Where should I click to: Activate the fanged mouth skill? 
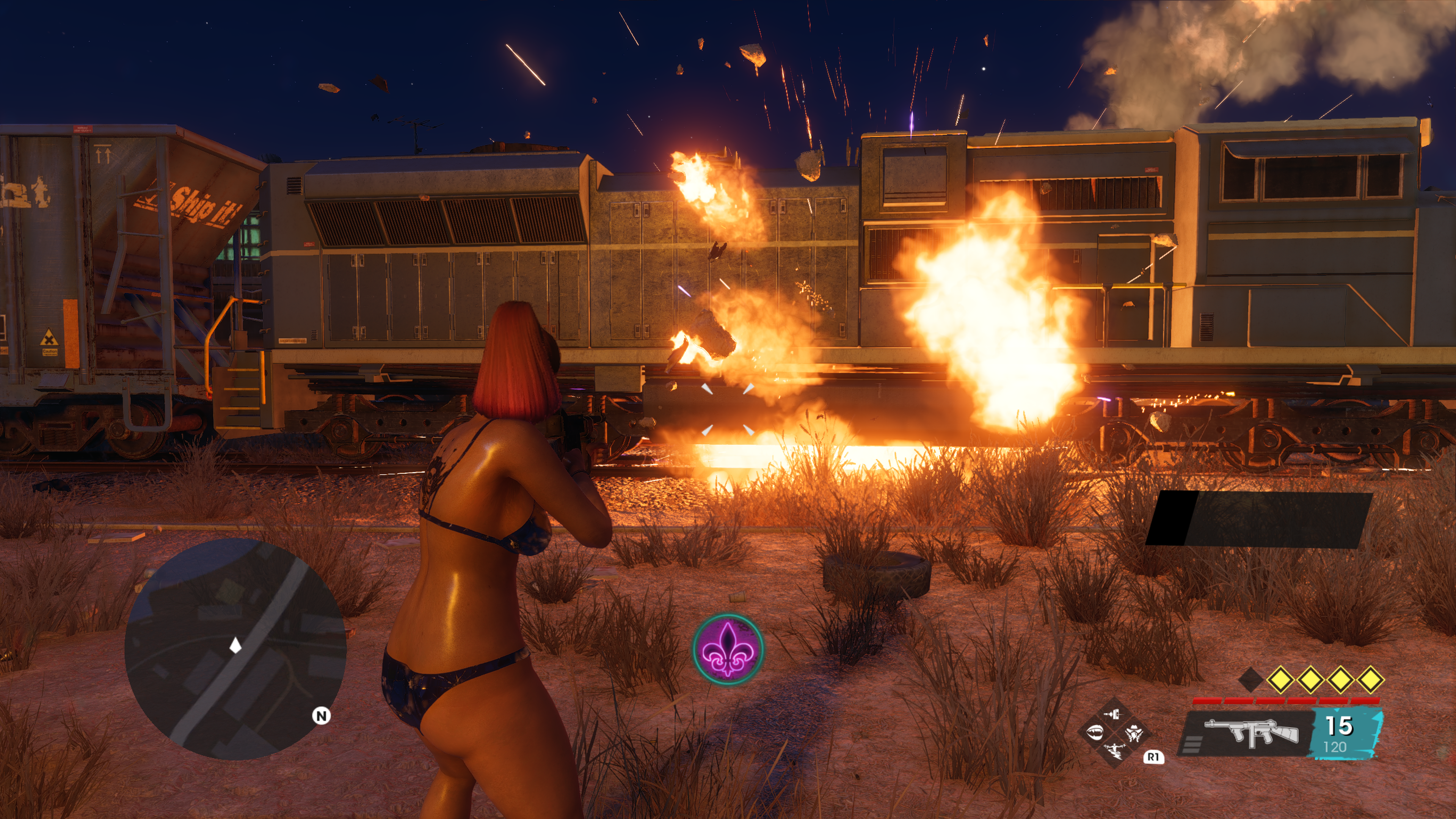1095,733
